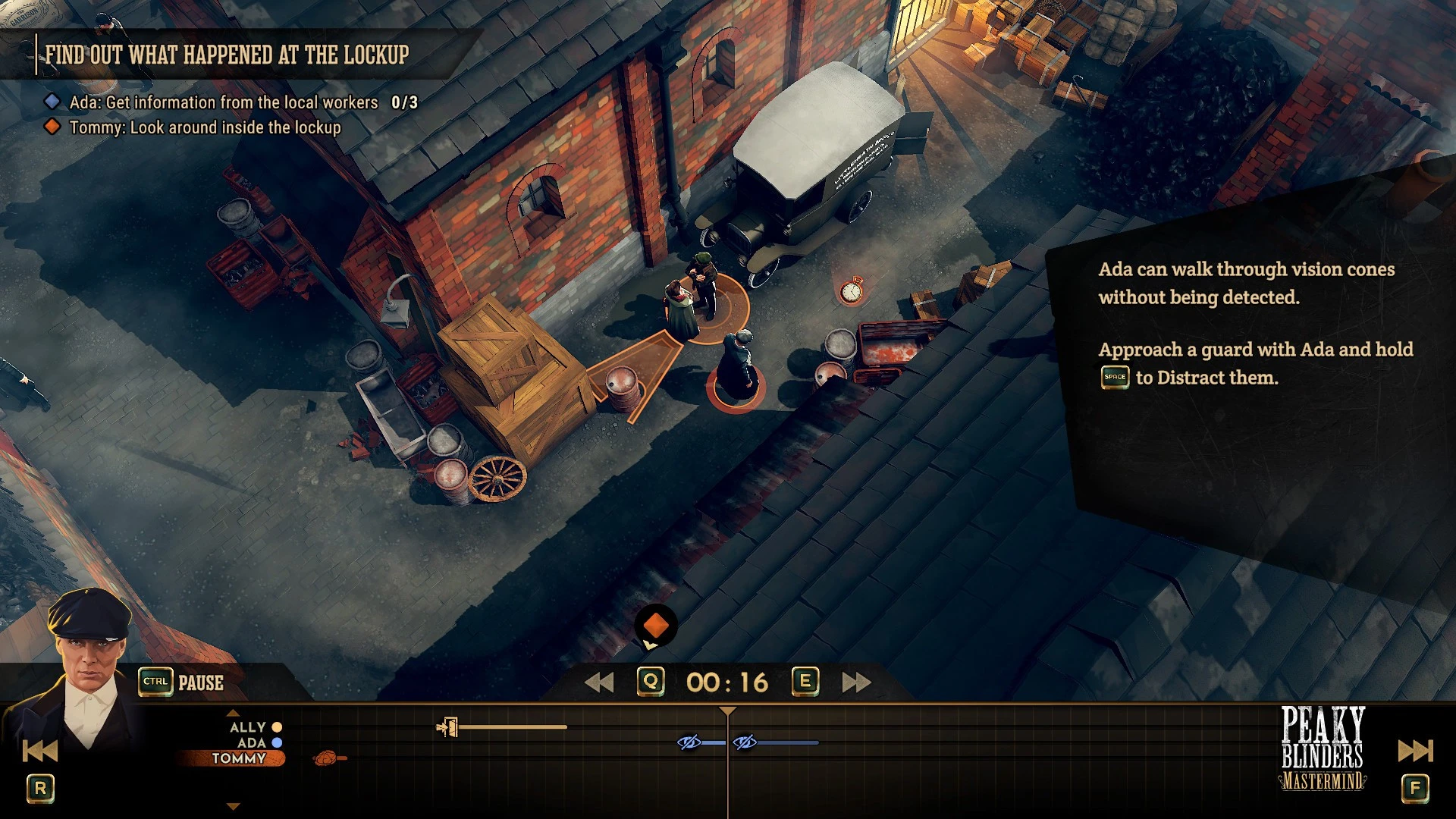Switch to Ada in the character list
This screenshot has width=1456, height=819.
(252, 743)
